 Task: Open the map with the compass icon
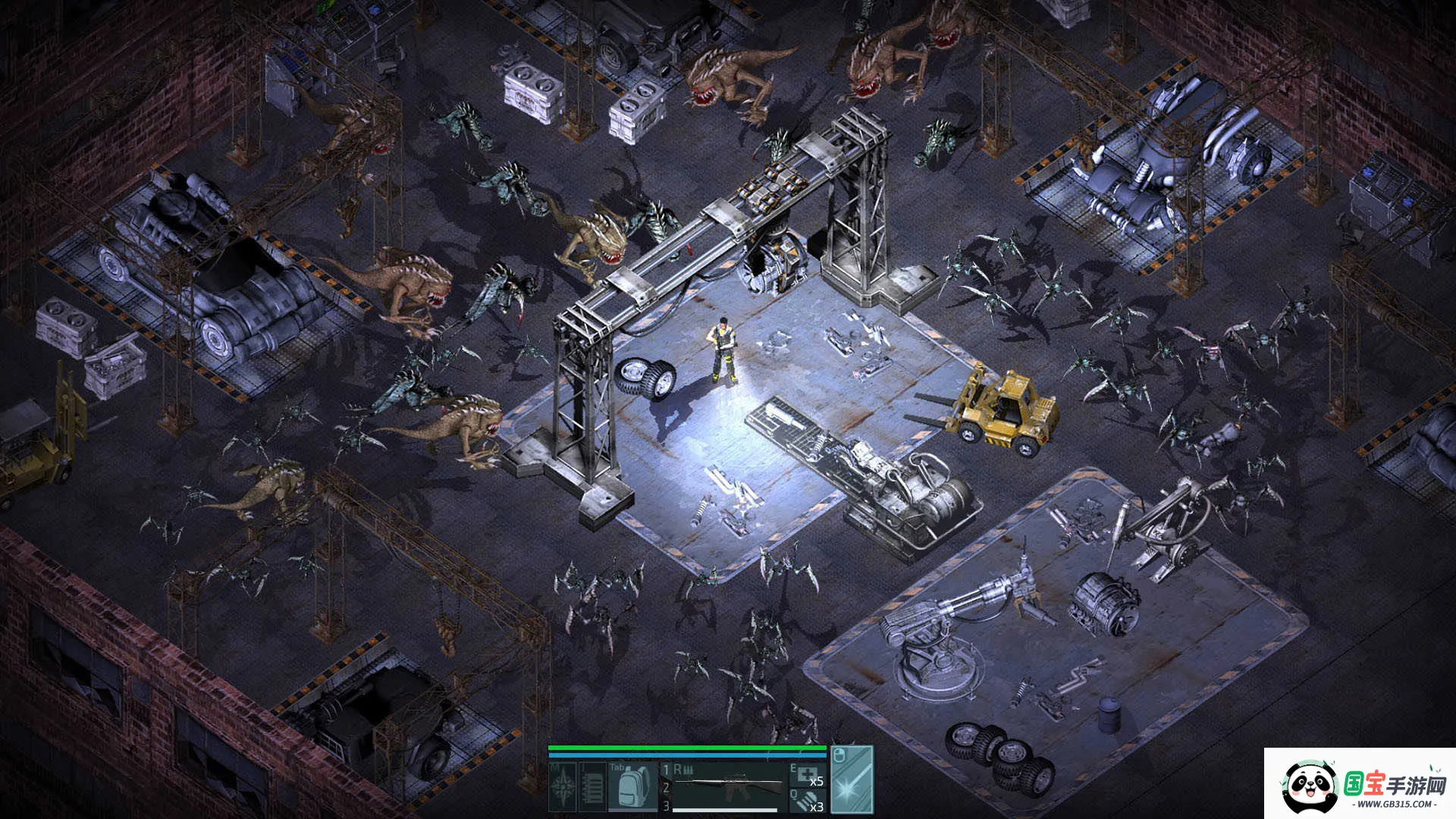(x=563, y=787)
